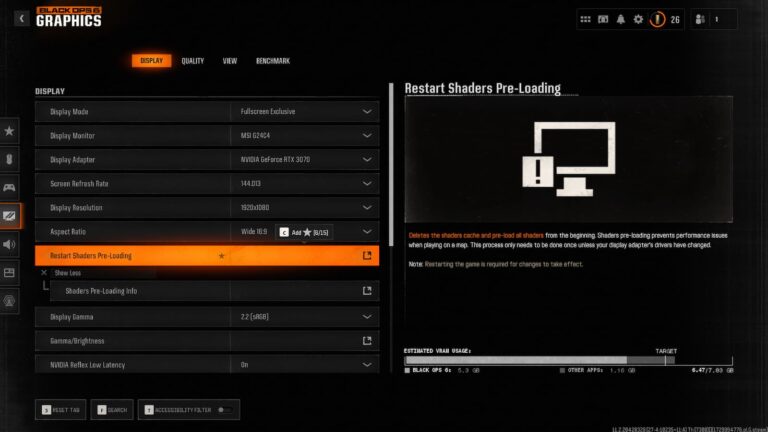Switch to the Quality tab
768x432 pixels.
coord(192,61)
